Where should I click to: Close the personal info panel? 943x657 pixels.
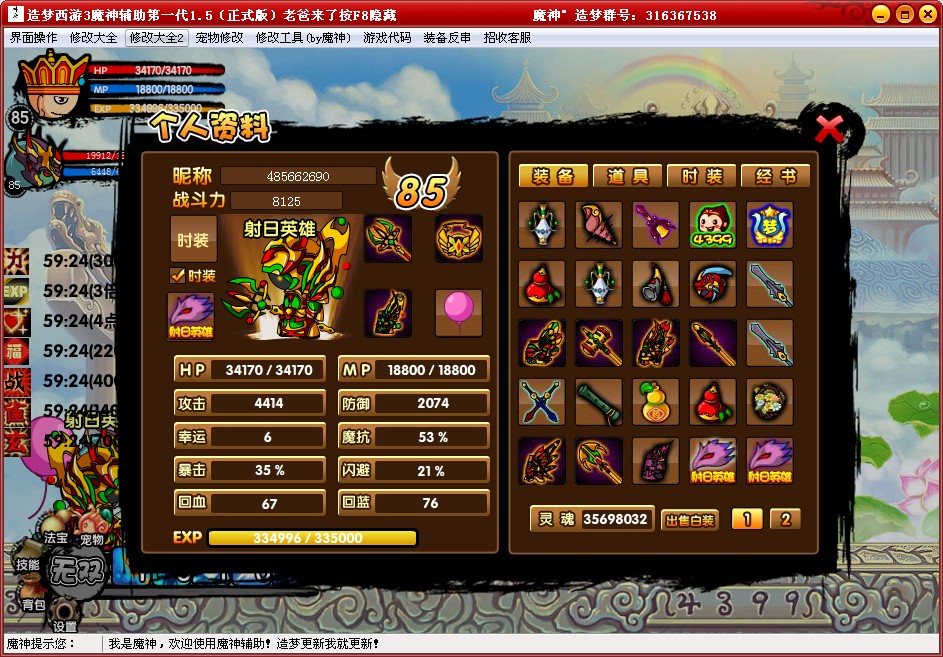point(829,129)
